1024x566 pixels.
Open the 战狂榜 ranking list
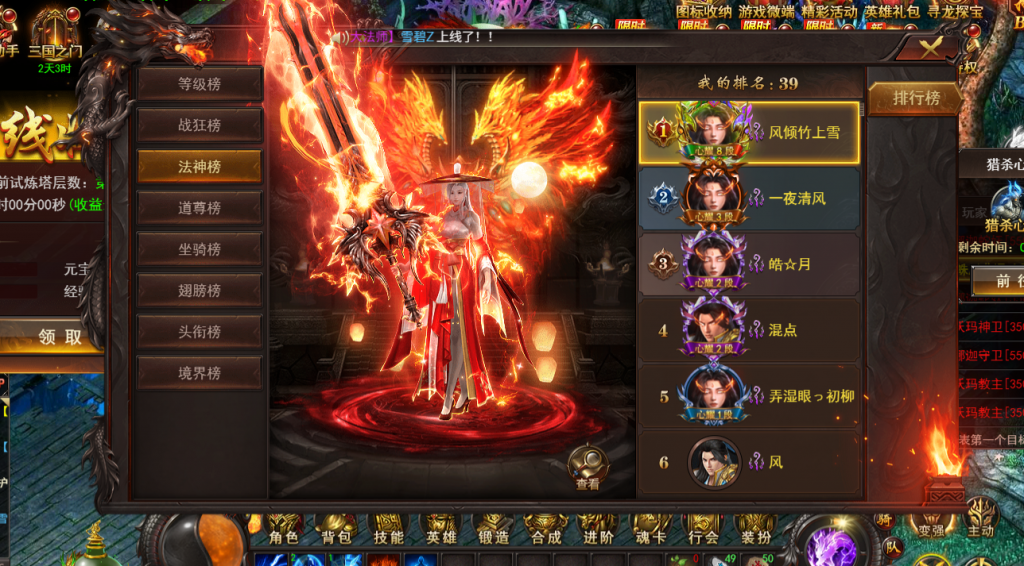click(199, 125)
